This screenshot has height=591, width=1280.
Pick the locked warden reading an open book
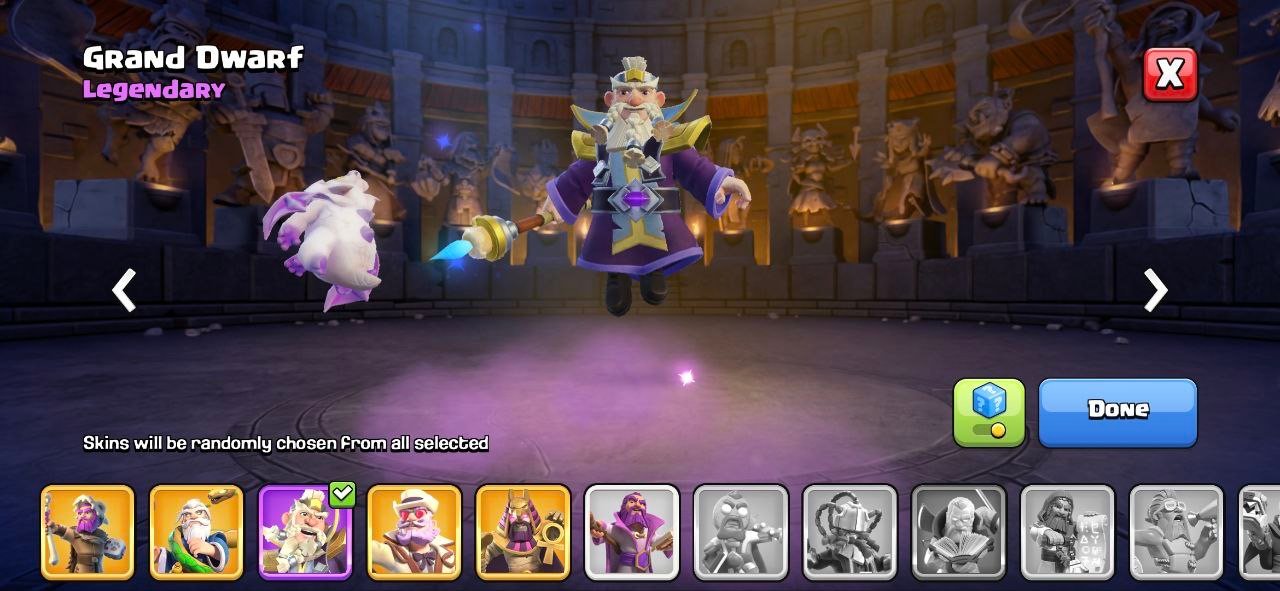[x=959, y=532]
